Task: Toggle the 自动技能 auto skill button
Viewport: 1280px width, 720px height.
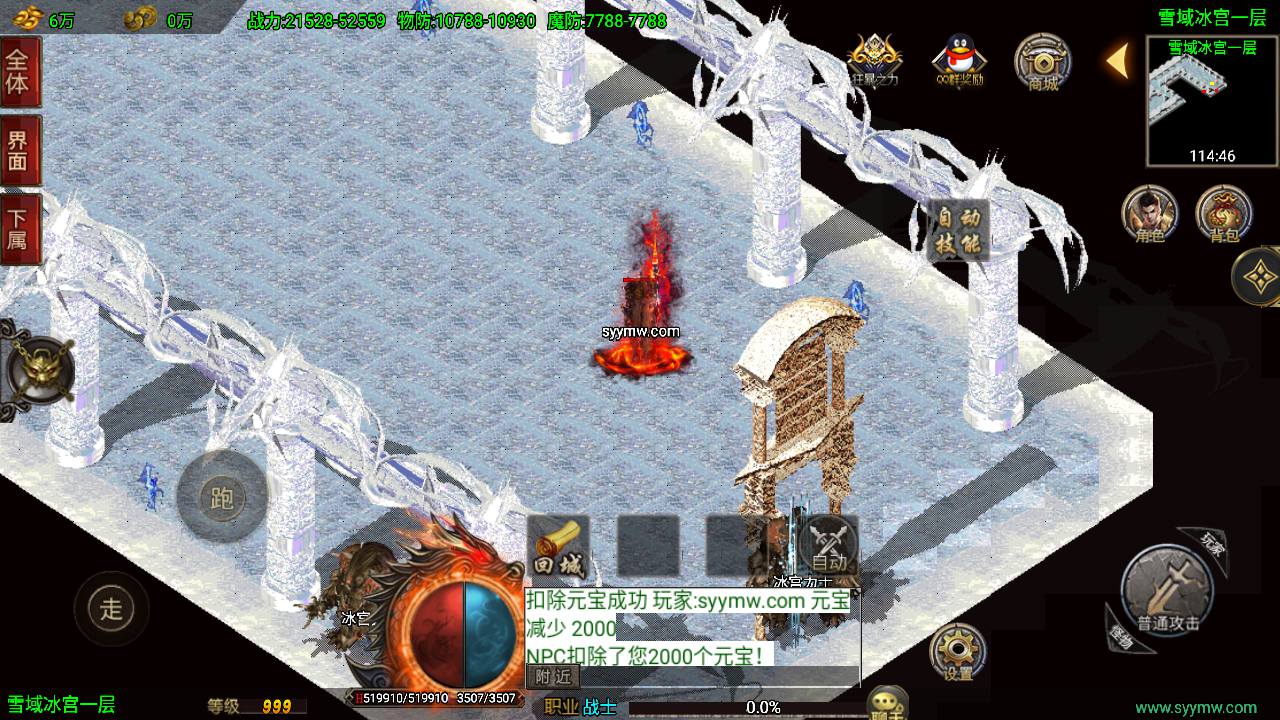Action: click(958, 231)
